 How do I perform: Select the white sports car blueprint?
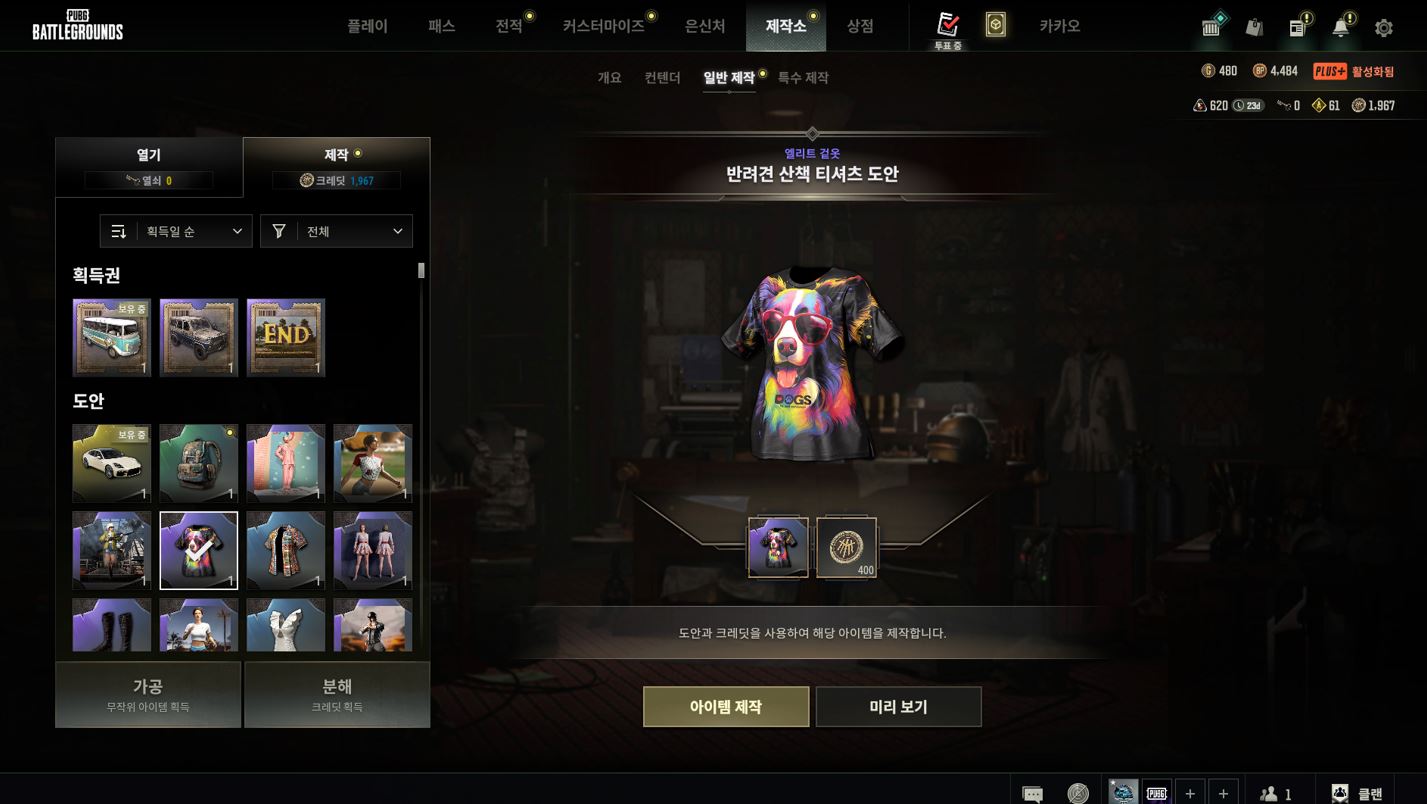click(112, 463)
